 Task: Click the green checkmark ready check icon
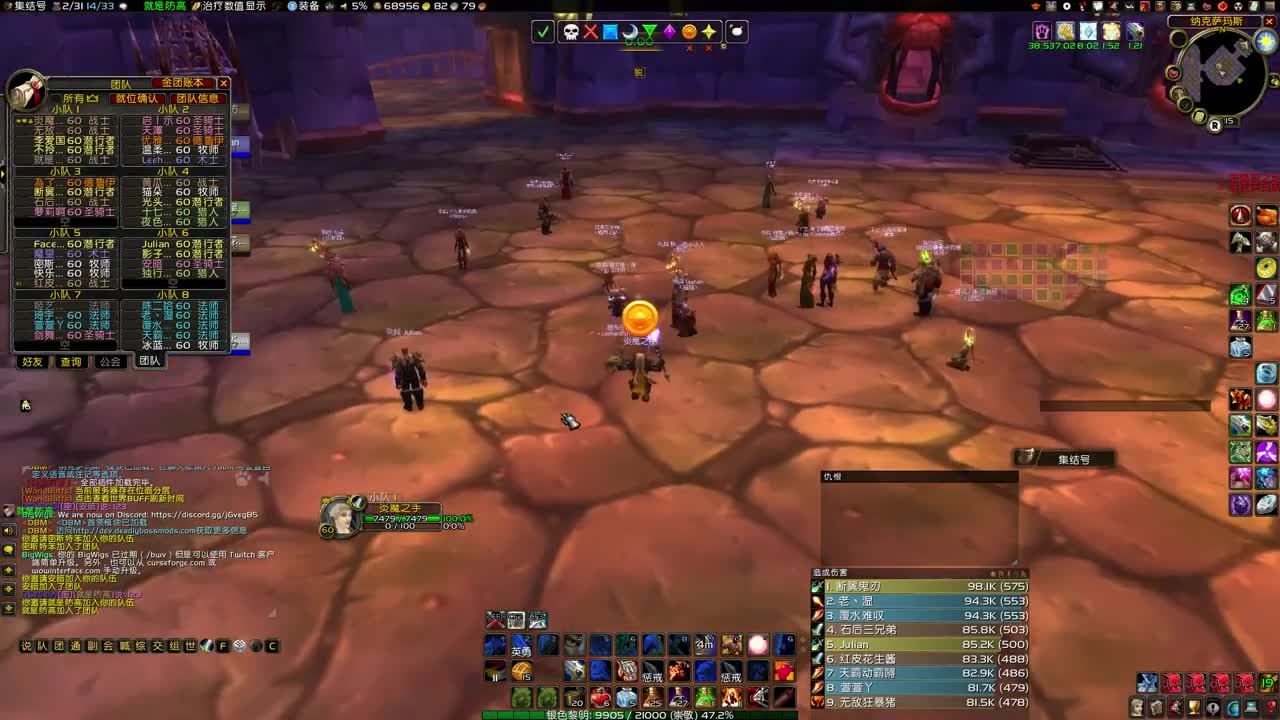pos(543,32)
